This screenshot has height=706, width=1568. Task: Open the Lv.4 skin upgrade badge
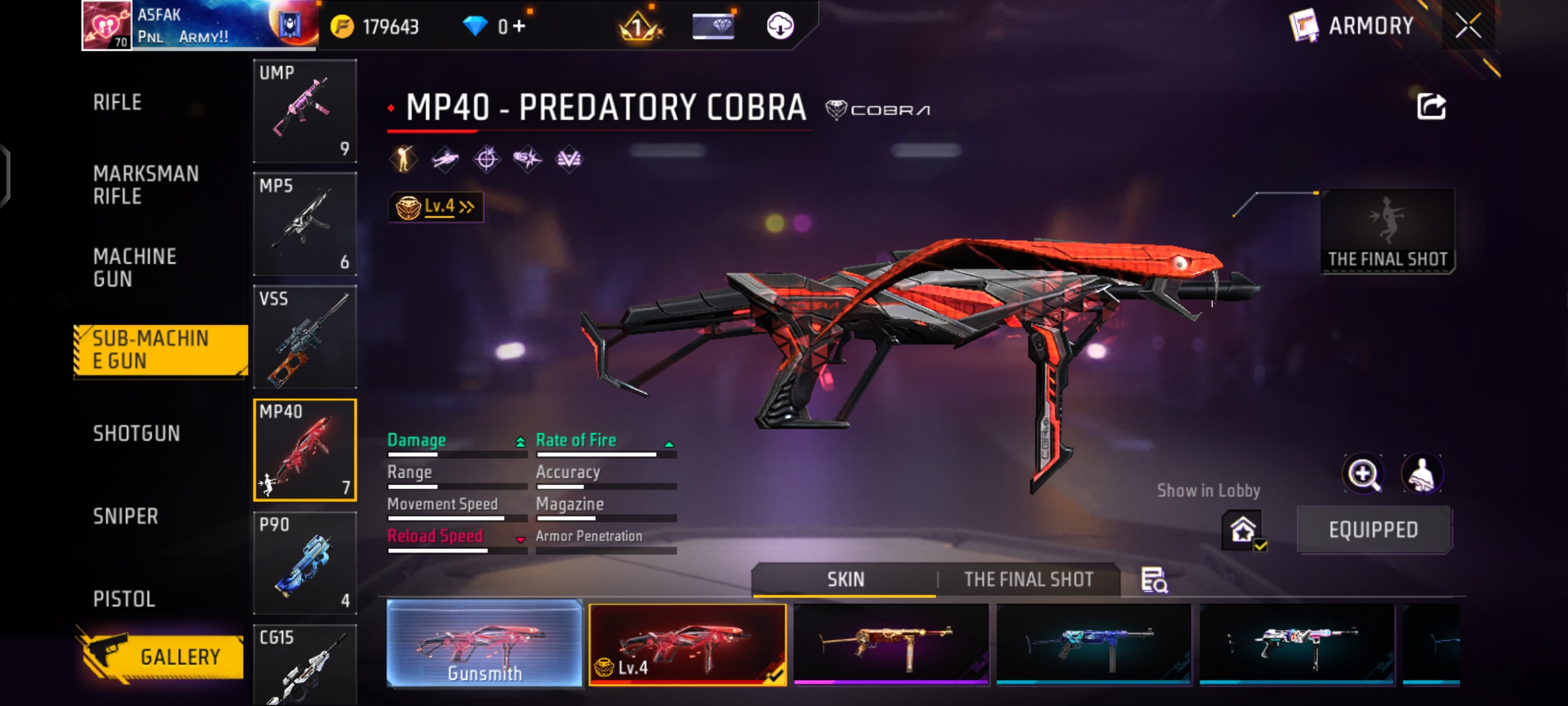(436, 207)
